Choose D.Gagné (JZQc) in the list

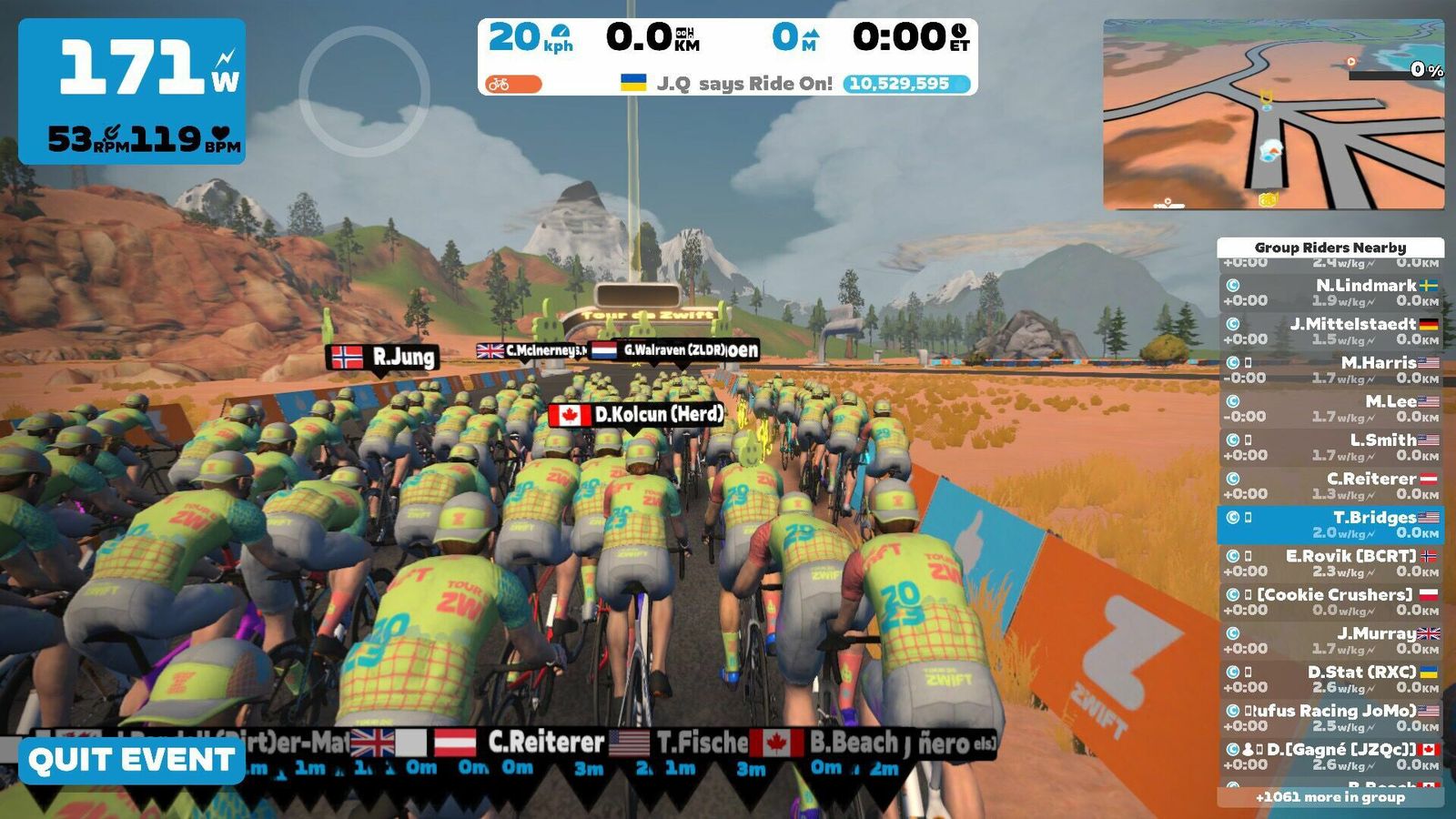point(1330,756)
